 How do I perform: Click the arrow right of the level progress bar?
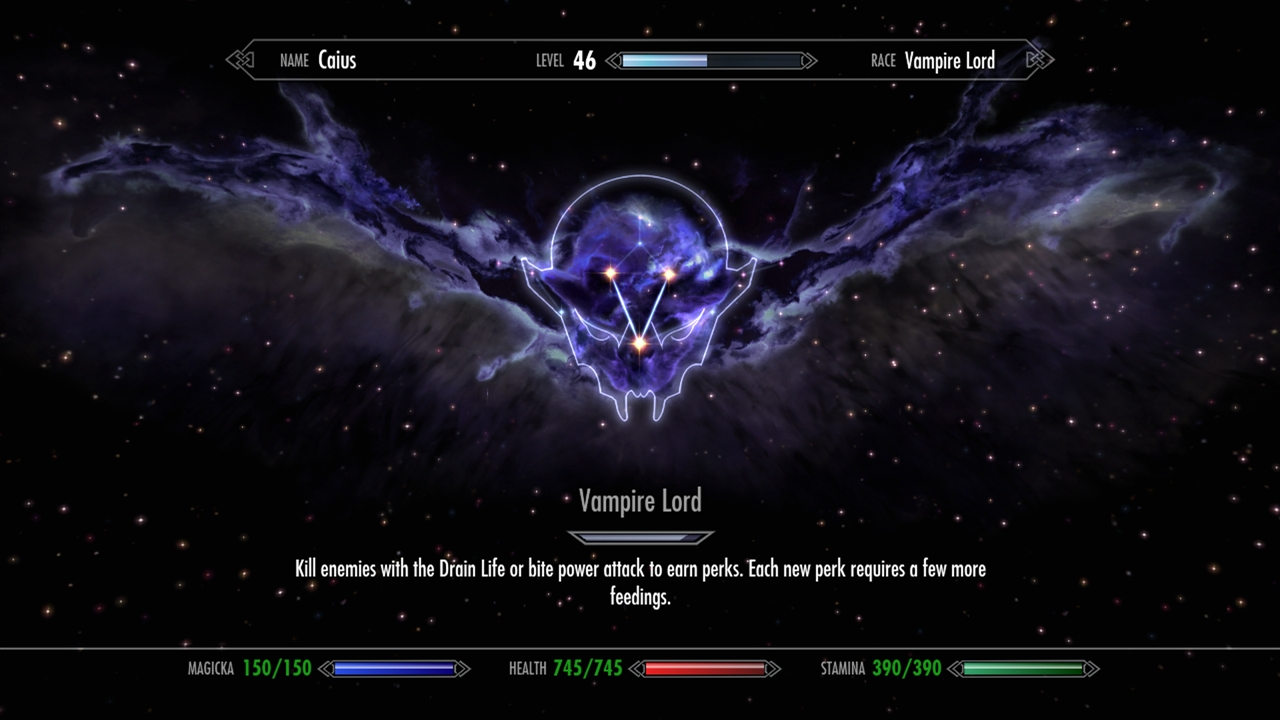(x=808, y=60)
